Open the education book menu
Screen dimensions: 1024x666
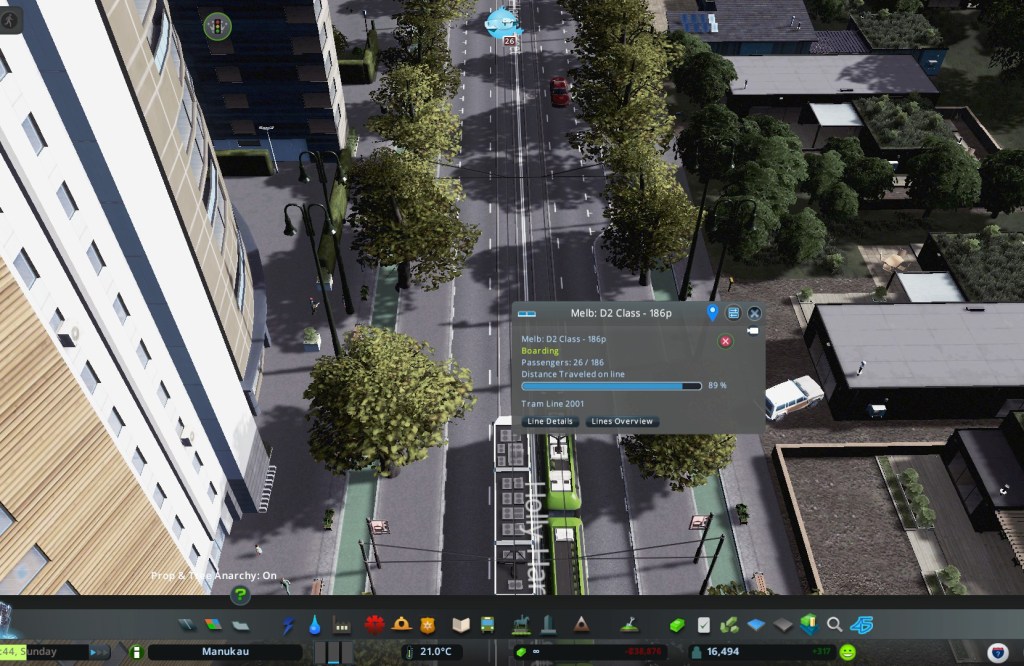(x=461, y=625)
